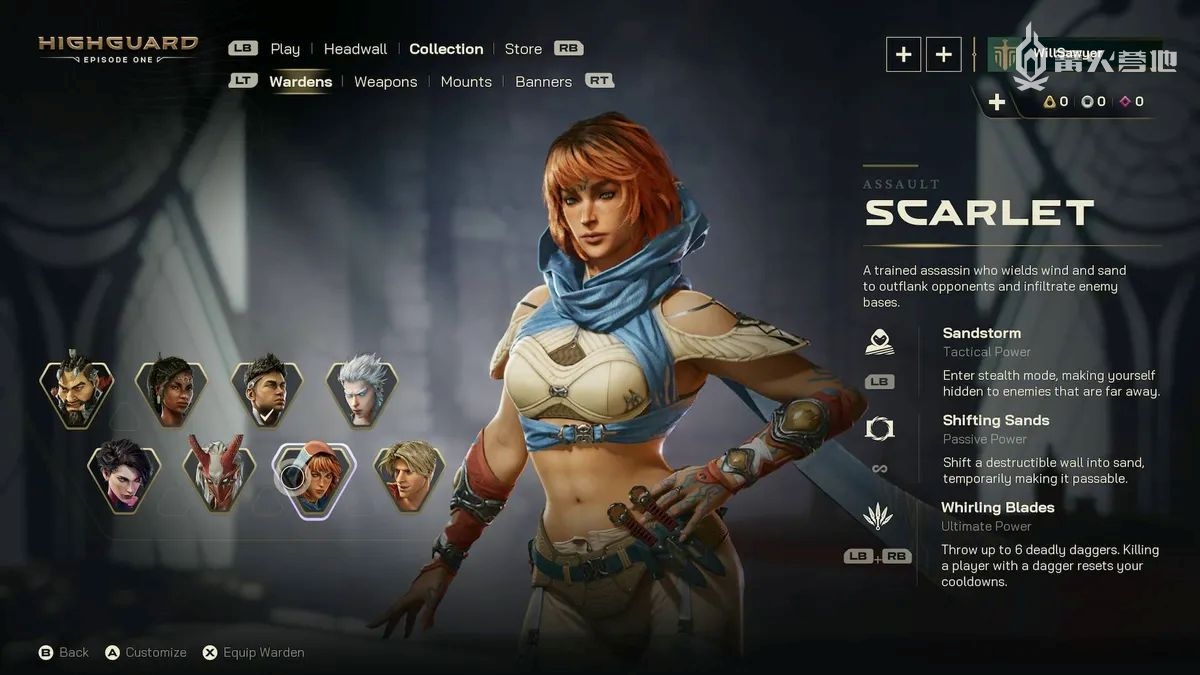
Task: Select the red horned mask warden
Action: tap(219, 474)
